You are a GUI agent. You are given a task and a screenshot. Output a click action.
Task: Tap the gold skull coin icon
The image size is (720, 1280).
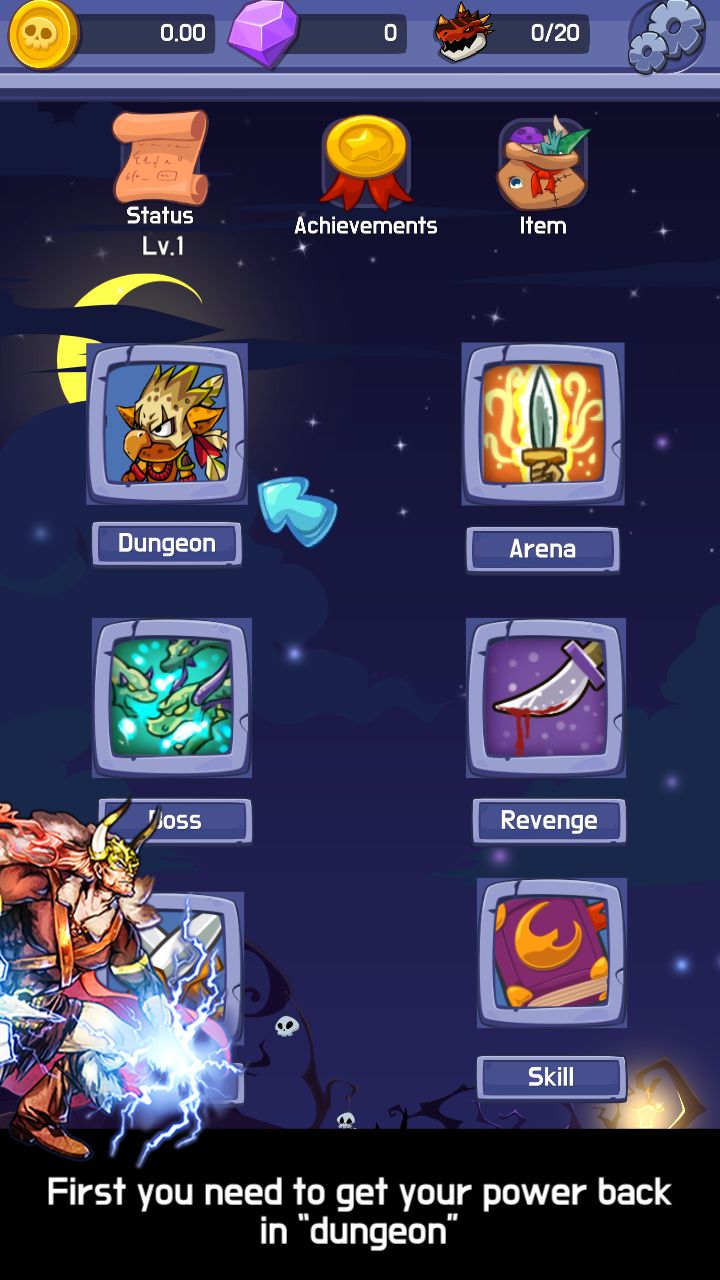coord(43,34)
